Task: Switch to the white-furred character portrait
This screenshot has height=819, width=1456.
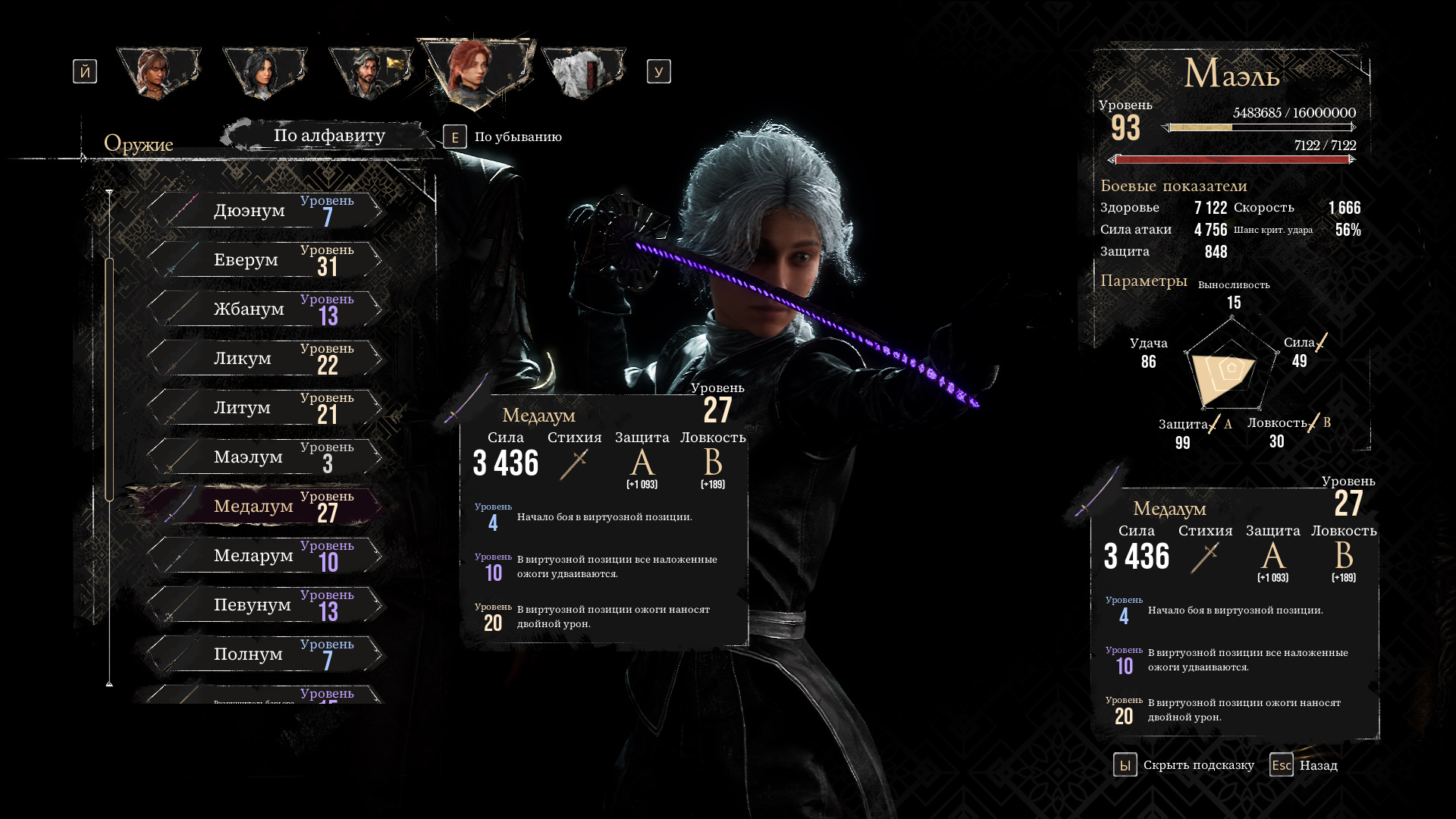Action: 582,72
